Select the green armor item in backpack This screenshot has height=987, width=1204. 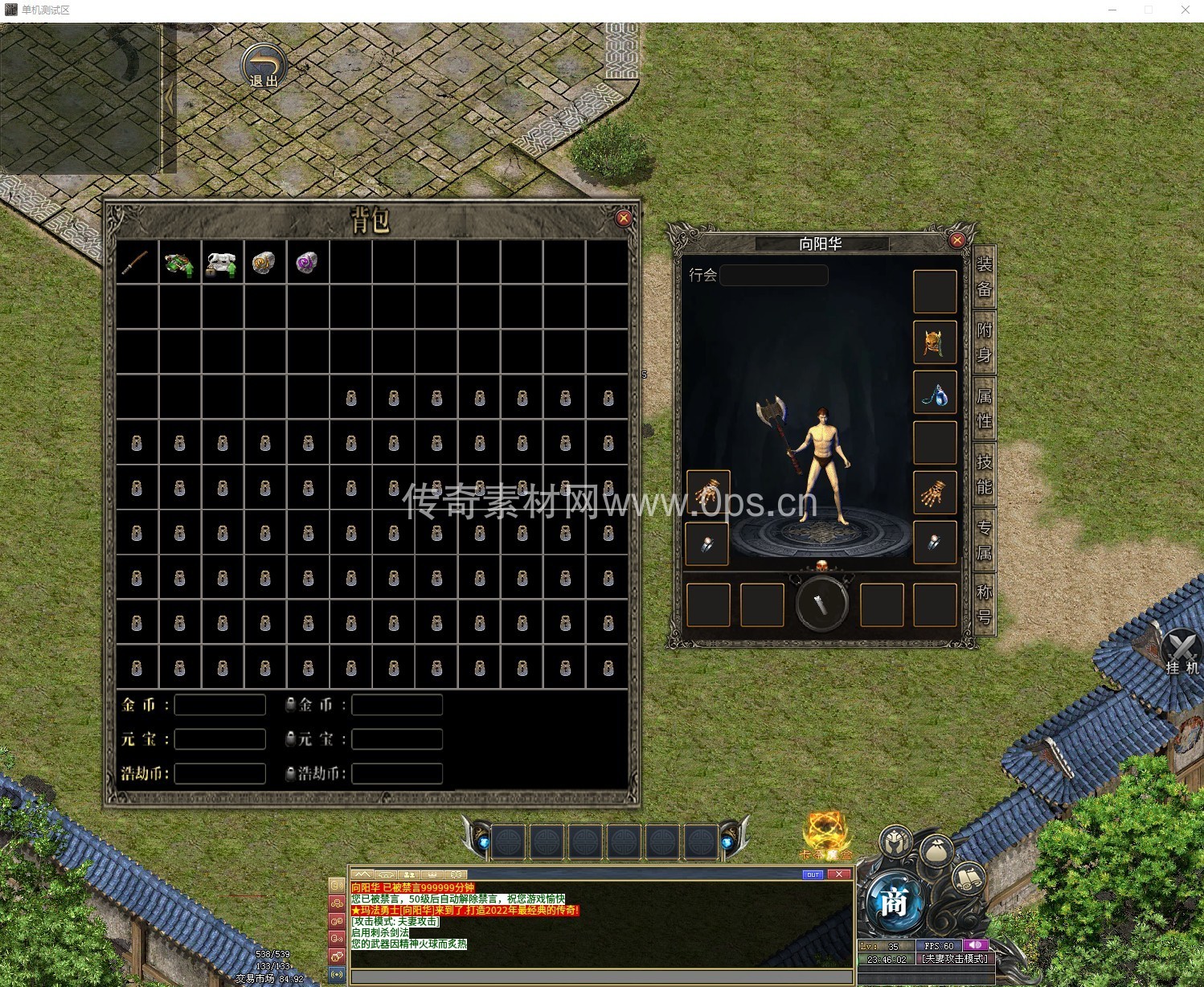[x=179, y=263]
